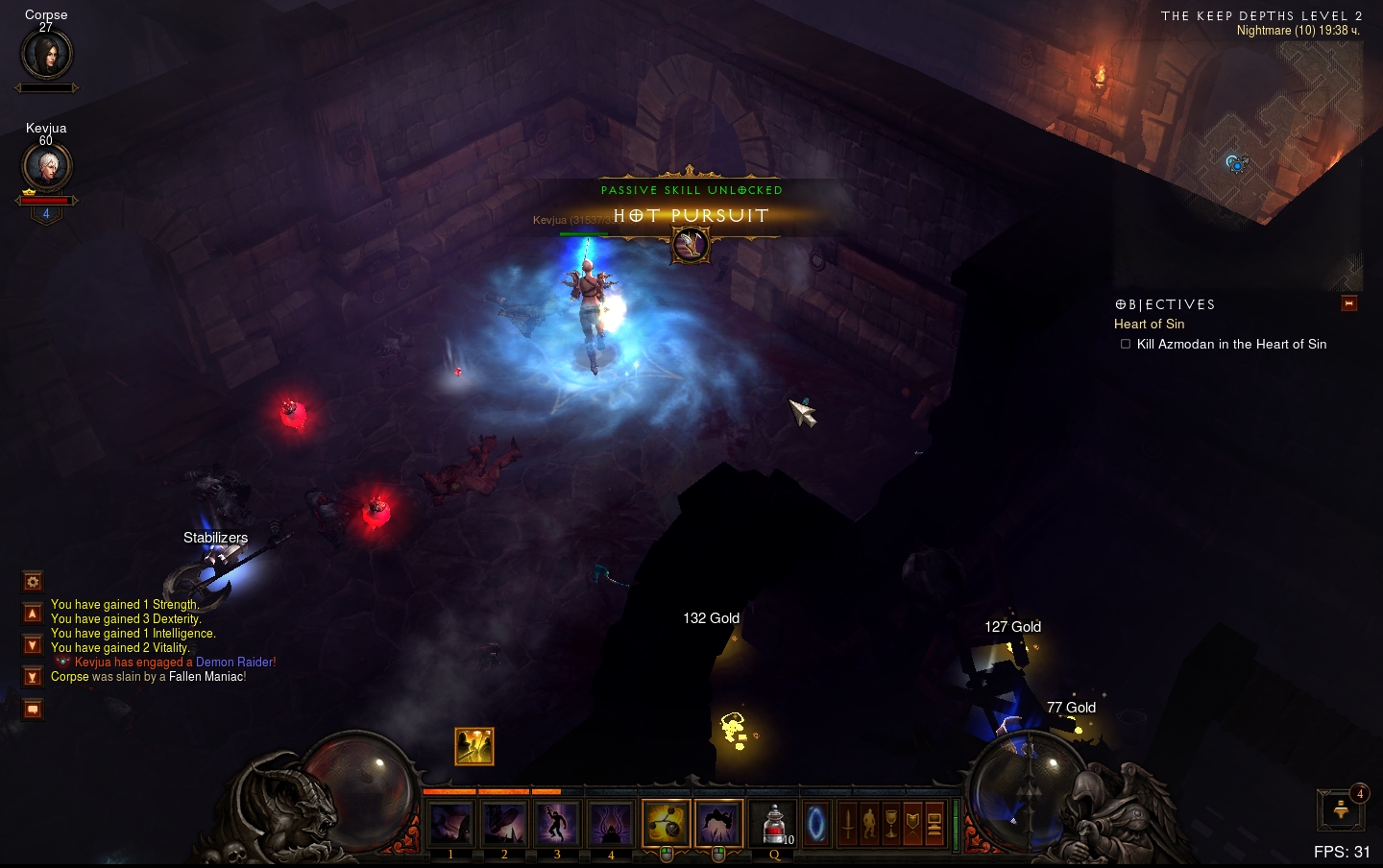Cast the slot 4 spider skill
Image resolution: width=1383 pixels, height=868 pixels.
(611, 824)
